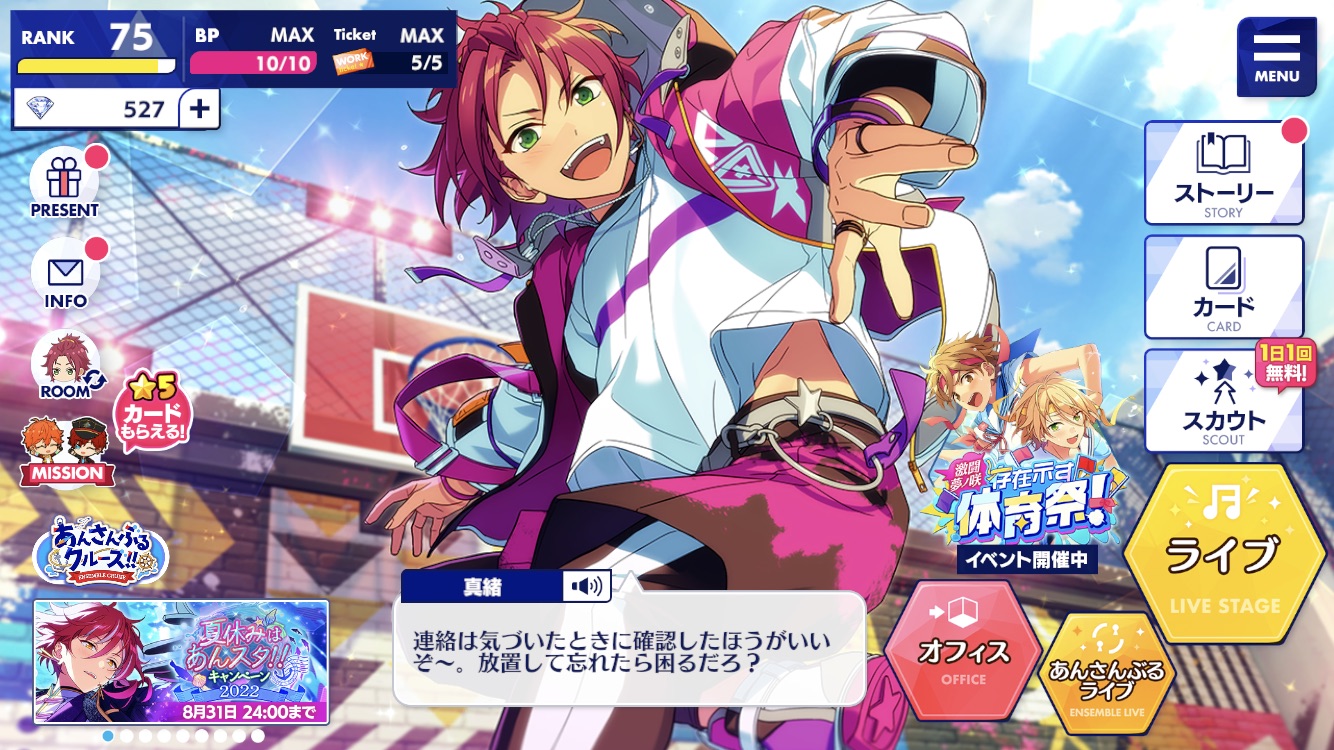Screen dimensions: 1334x750
Task: Open the Scout gacha page
Action: [x=1223, y=402]
